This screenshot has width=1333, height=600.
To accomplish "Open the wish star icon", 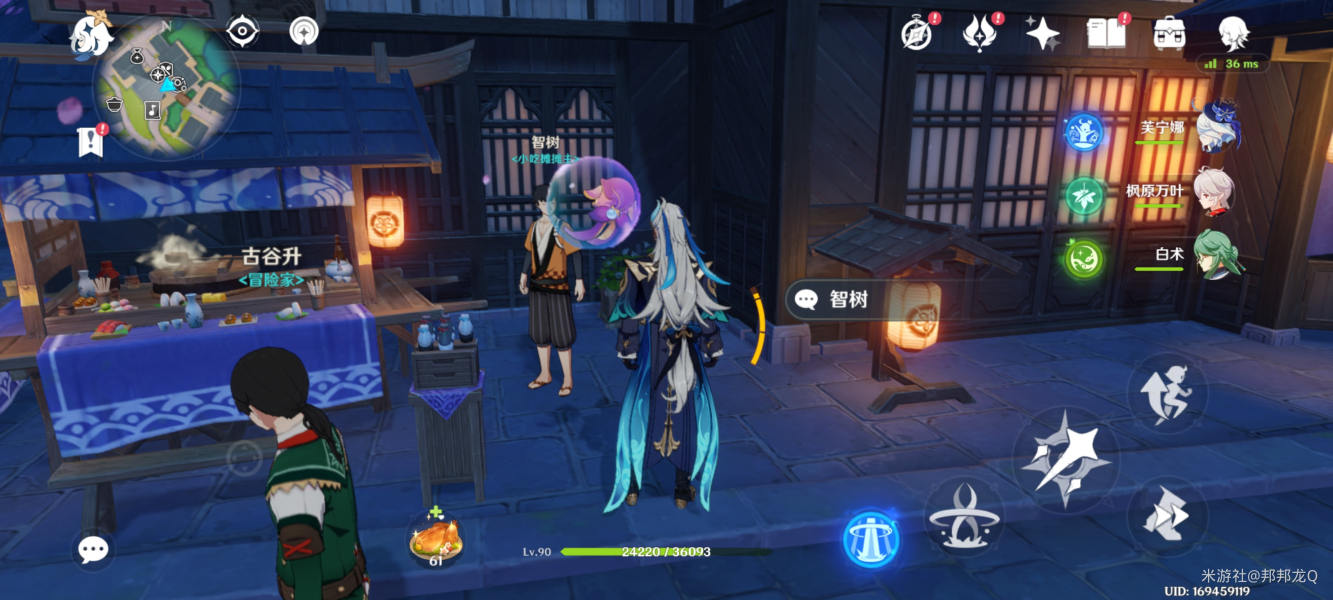I will click(1043, 34).
